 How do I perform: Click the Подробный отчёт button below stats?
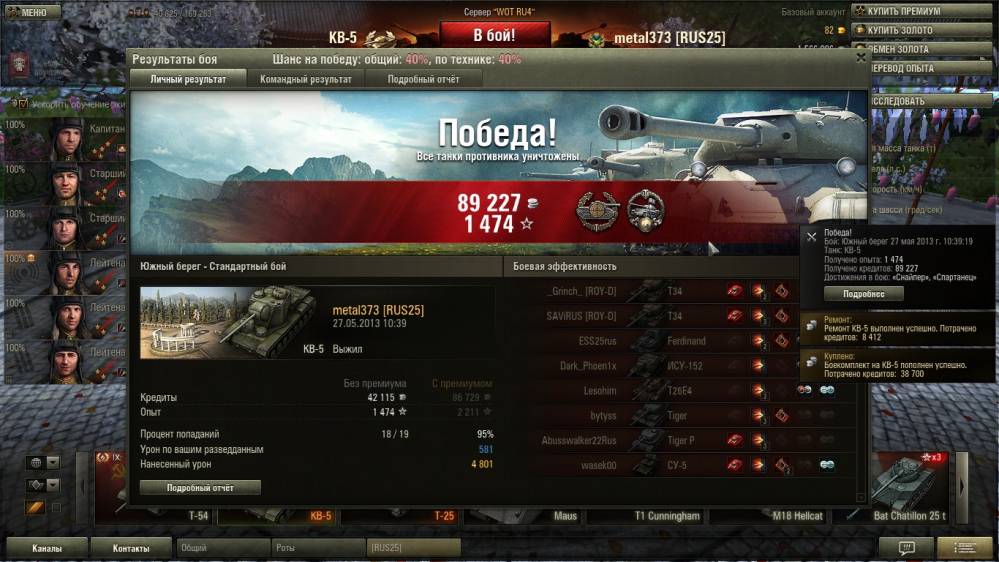click(x=200, y=488)
